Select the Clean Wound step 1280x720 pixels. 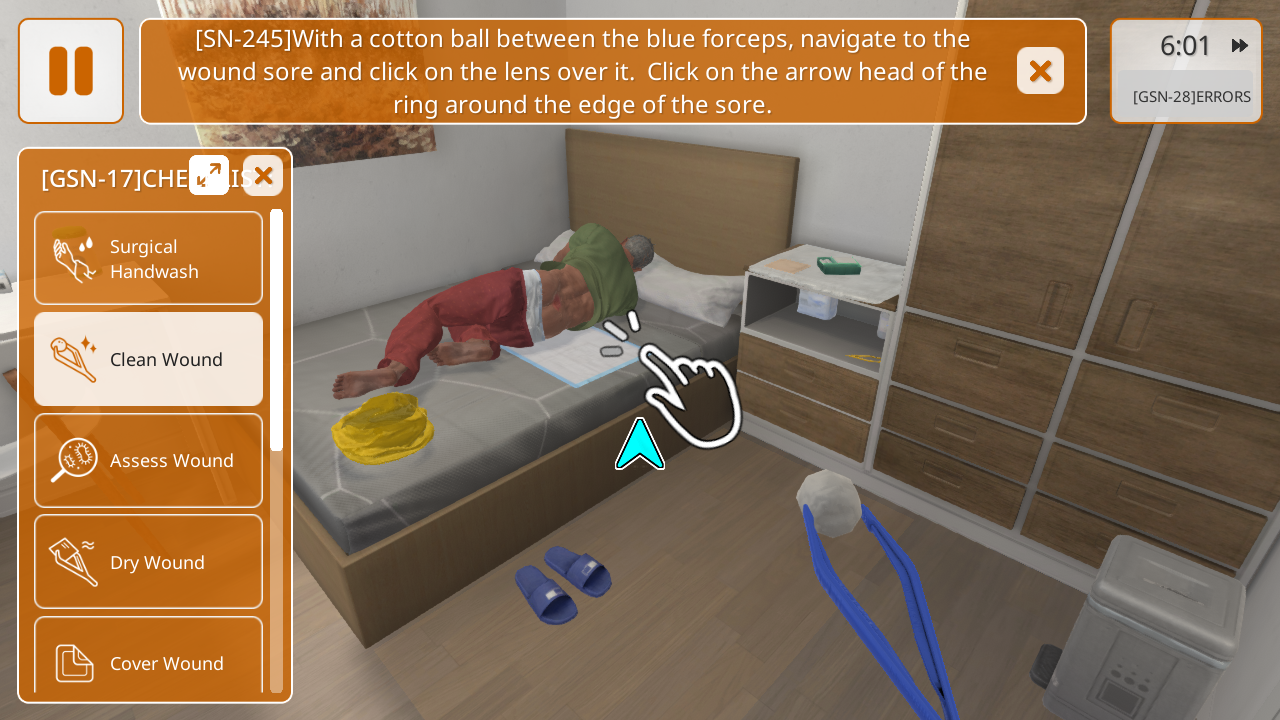pyautogui.click(x=149, y=359)
